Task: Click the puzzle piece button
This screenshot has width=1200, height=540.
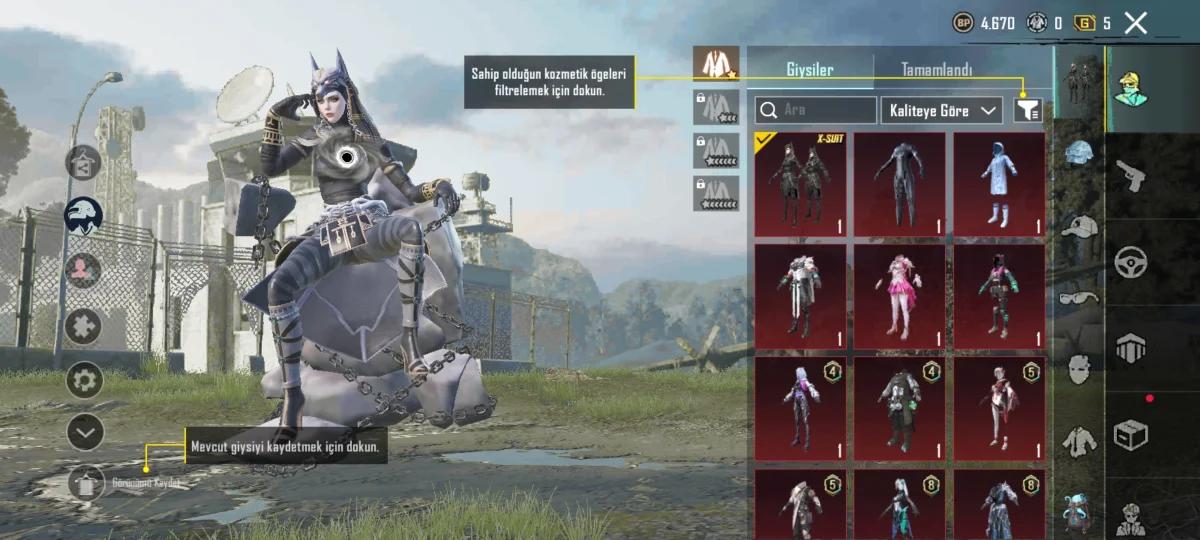Action: pos(83,326)
